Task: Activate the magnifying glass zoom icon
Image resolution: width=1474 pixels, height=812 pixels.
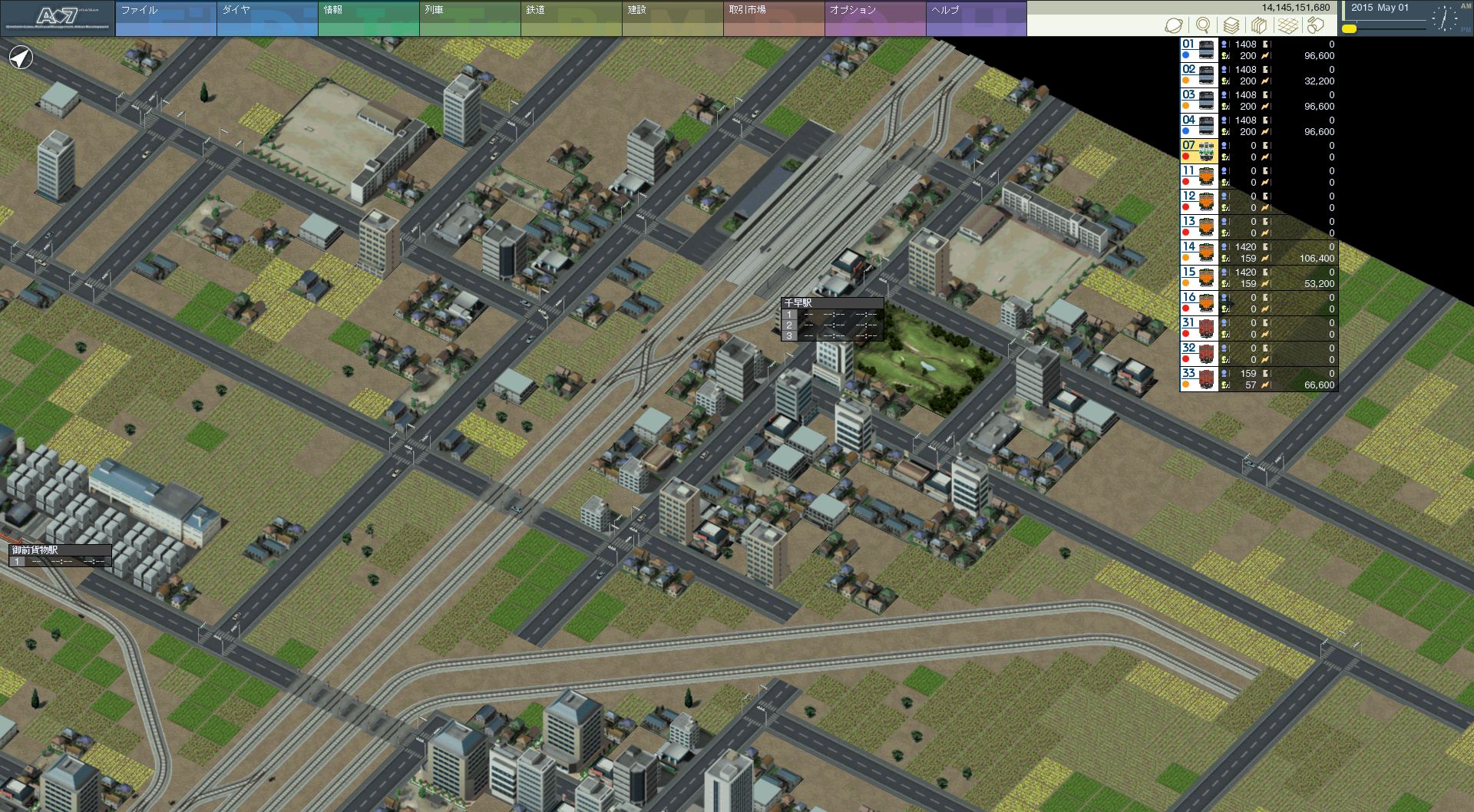Action: click(1203, 25)
